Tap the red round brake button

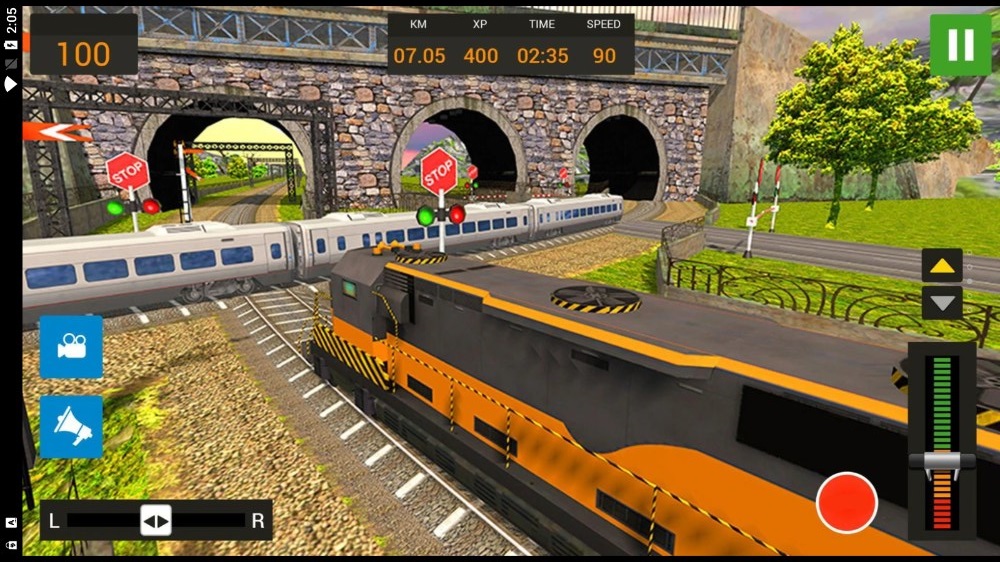[x=846, y=502]
